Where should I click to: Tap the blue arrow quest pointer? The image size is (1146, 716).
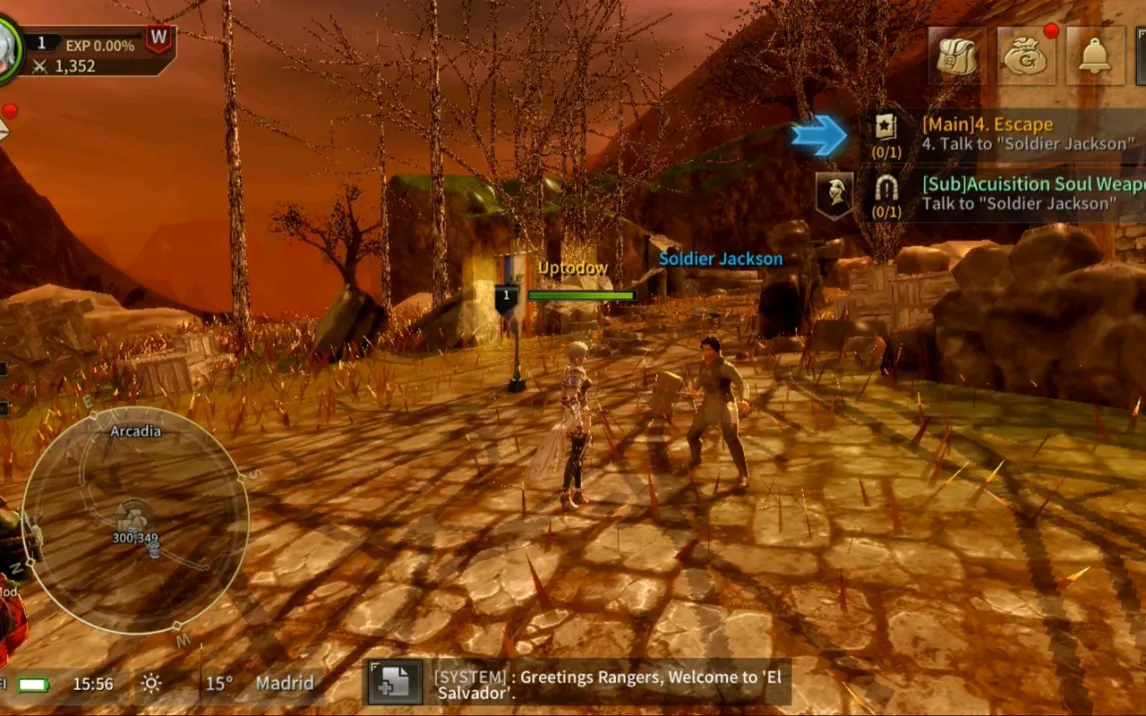(x=819, y=136)
